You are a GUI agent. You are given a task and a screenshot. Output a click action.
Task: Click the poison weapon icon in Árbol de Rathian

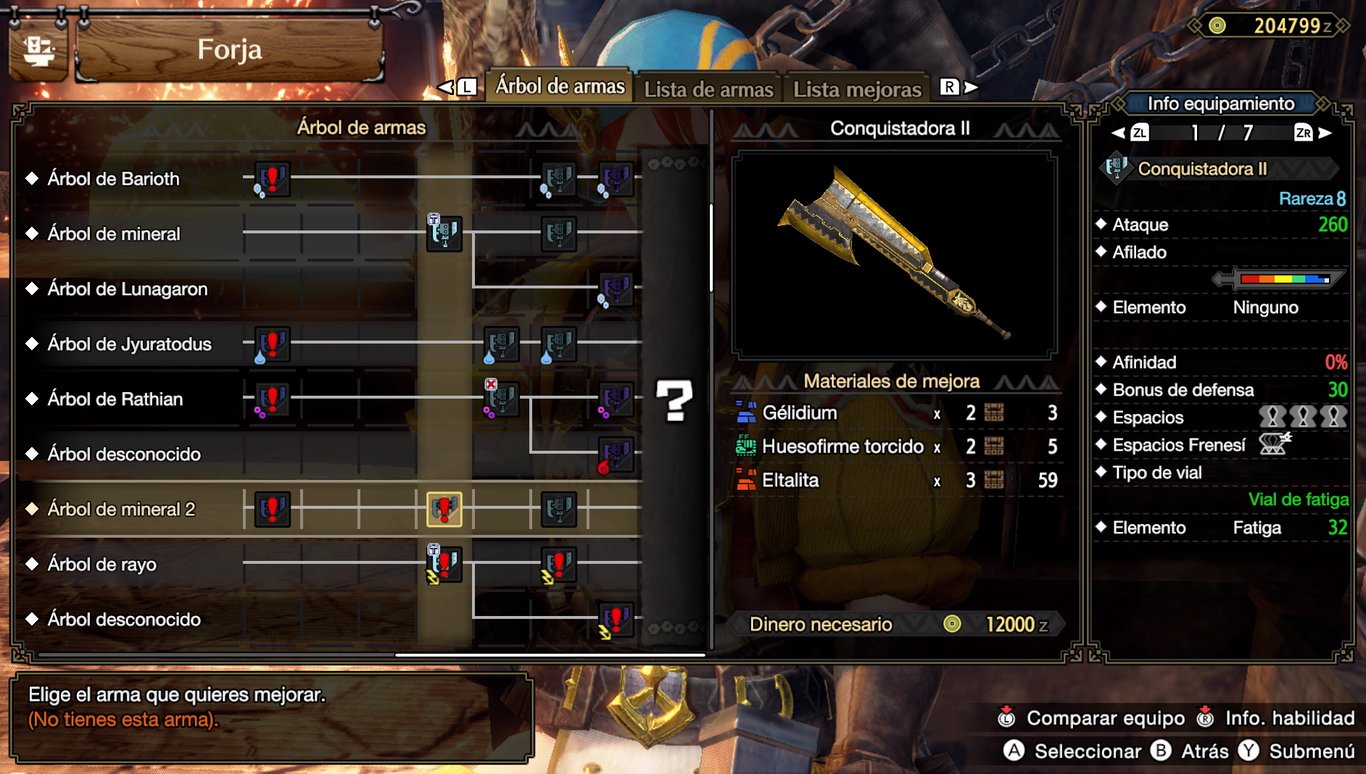(x=501, y=399)
